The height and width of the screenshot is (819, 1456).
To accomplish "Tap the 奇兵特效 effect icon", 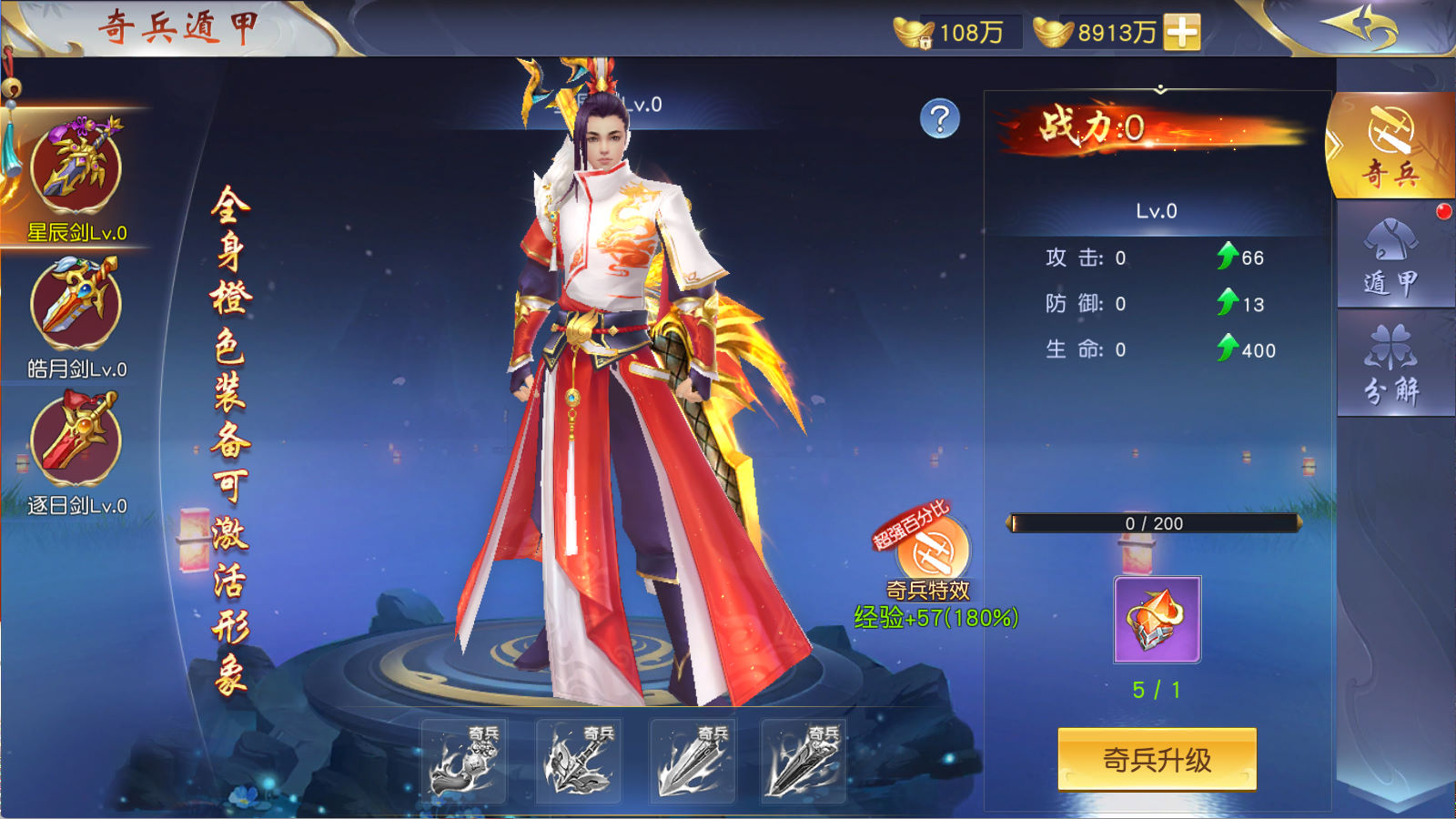I will pyautogui.click(x=932, y=551).
